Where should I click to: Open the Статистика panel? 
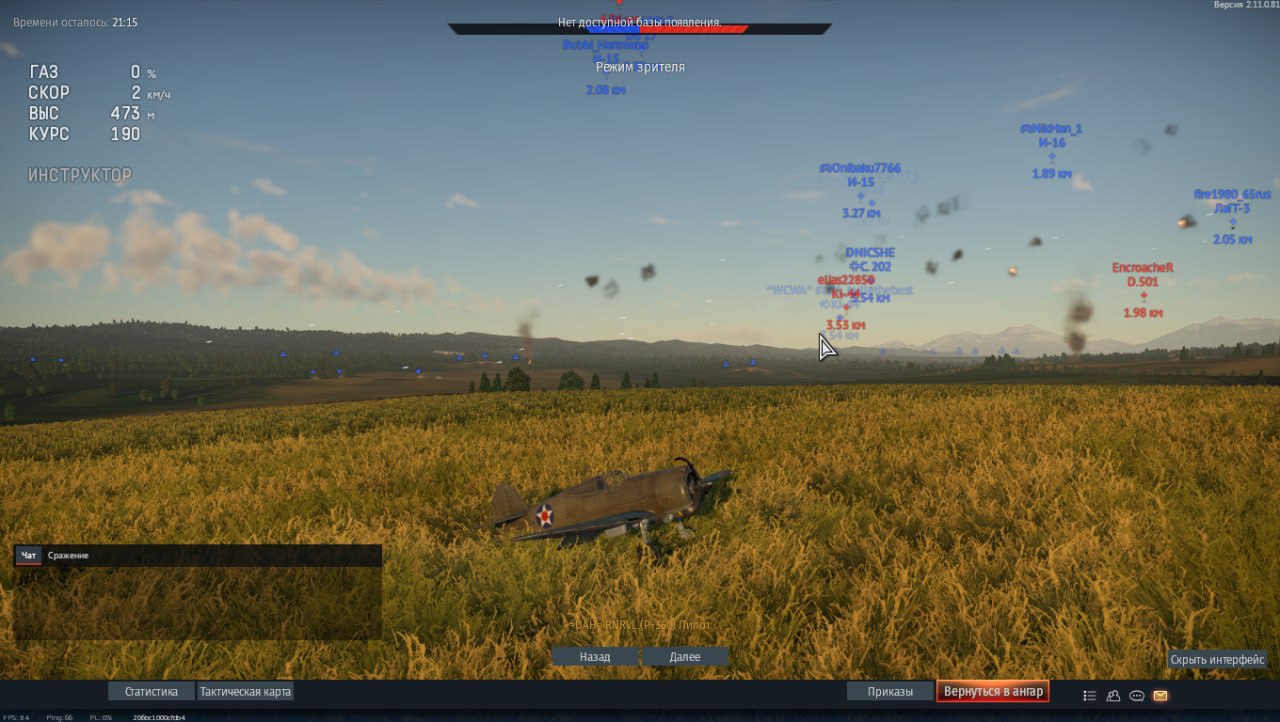point(151,691)
